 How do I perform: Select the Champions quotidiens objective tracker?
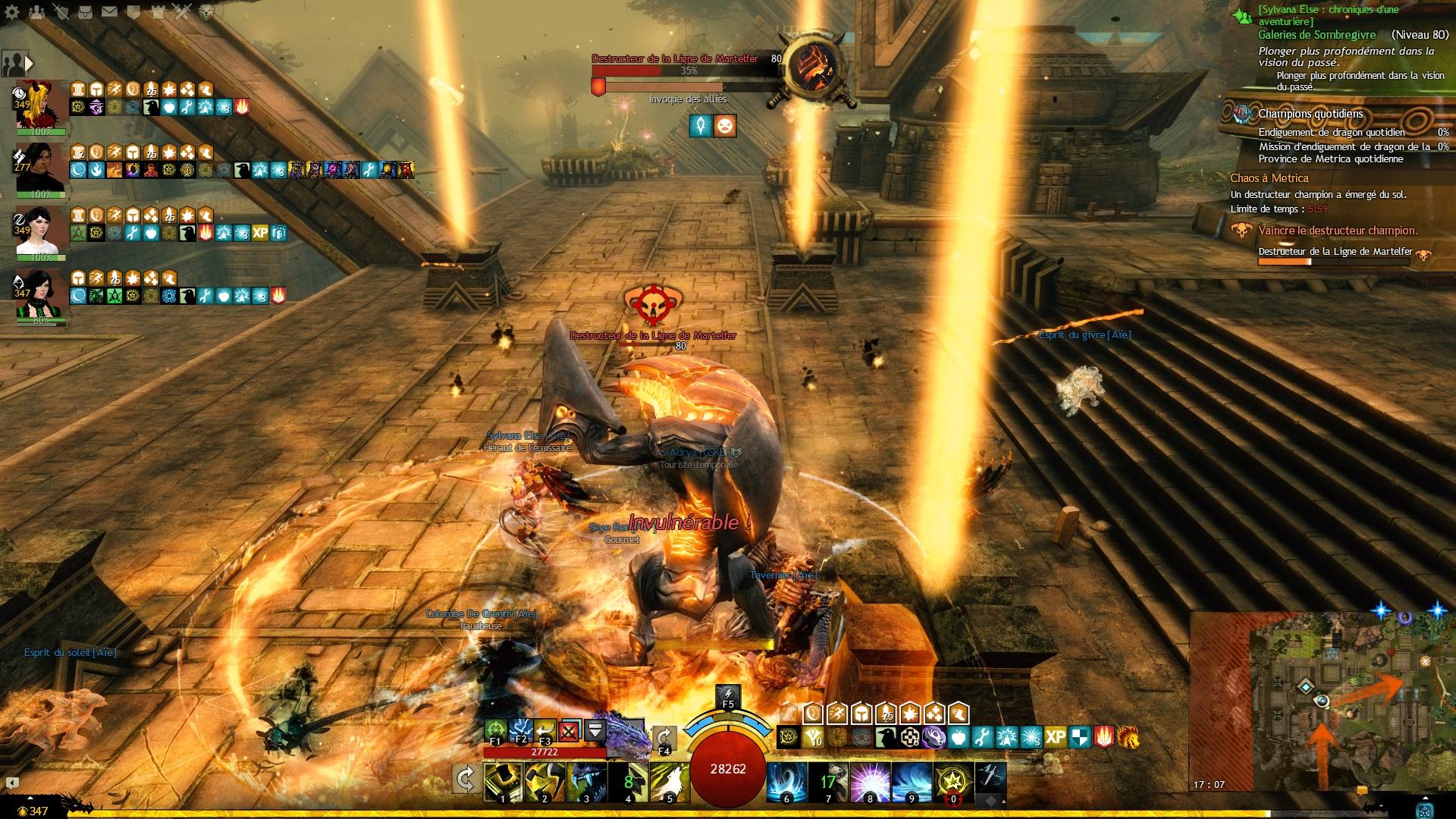pos(1310,114)
